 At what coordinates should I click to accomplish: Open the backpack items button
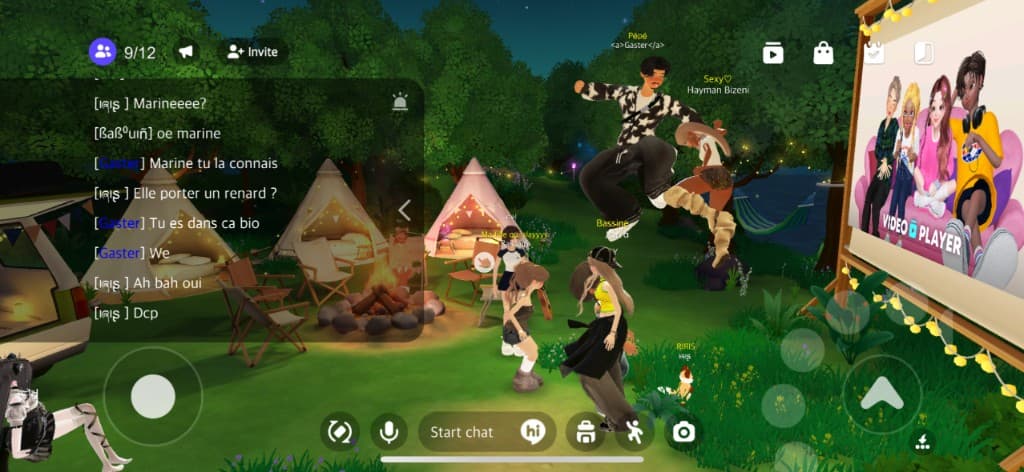click(x=585, y=432)
